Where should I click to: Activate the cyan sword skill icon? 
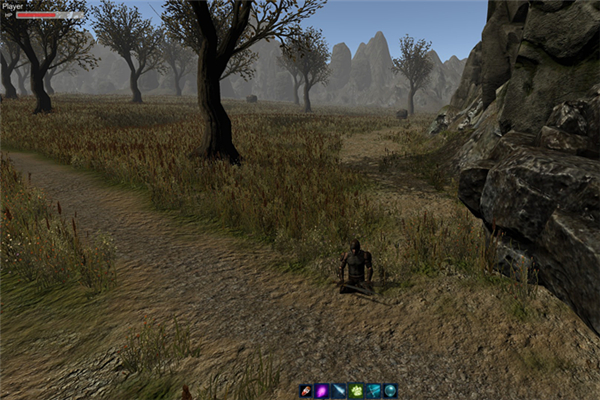tap(373, 391)
